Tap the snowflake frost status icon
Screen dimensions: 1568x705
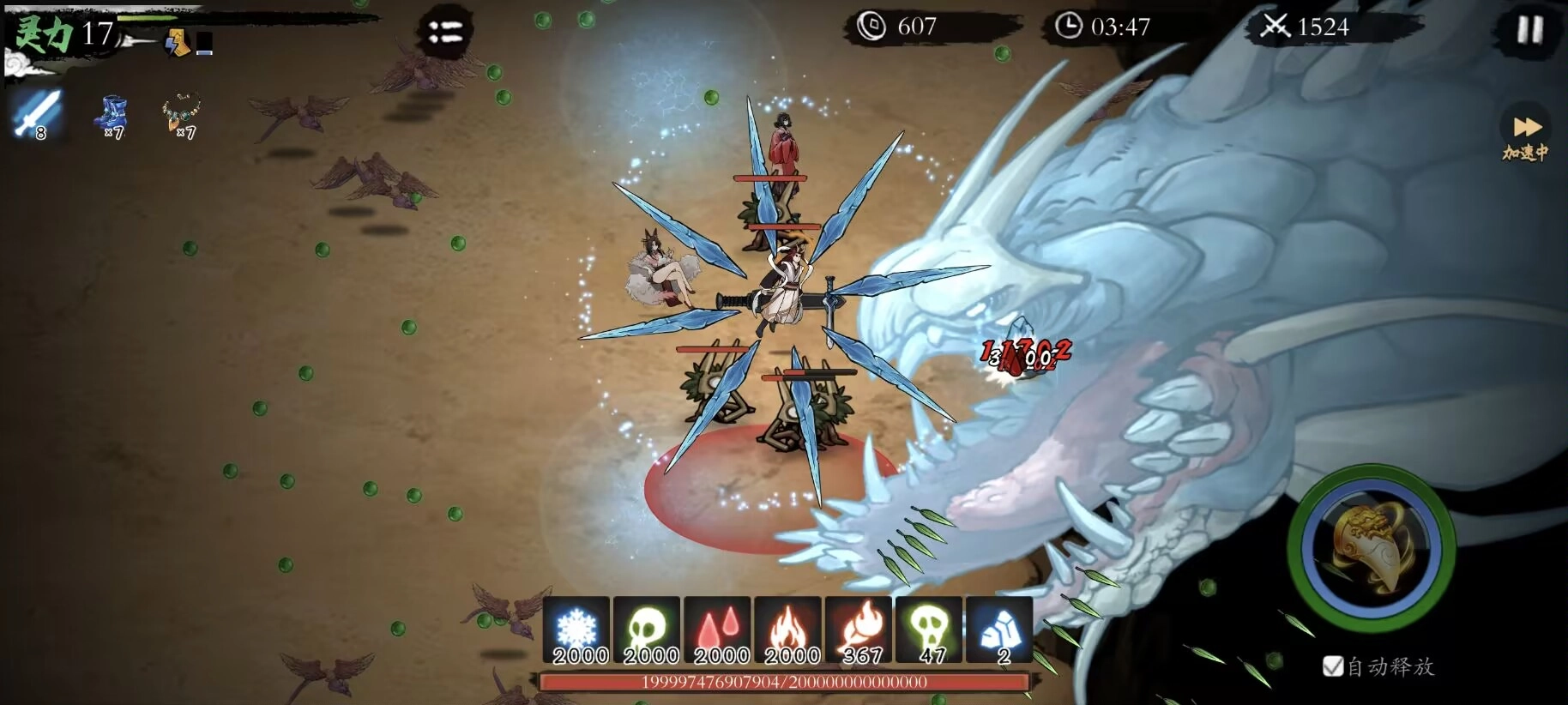[x=577, y=631]
